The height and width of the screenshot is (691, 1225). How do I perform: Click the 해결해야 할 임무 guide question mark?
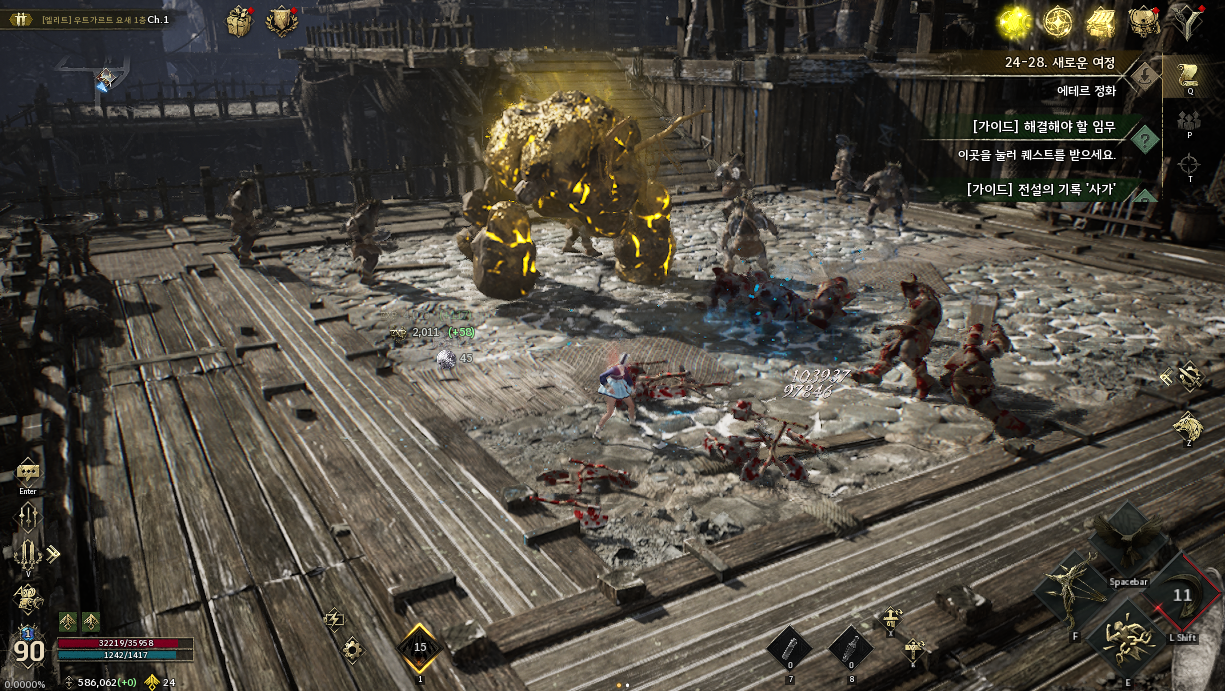pyautogui.click(x=1144, y=138)
